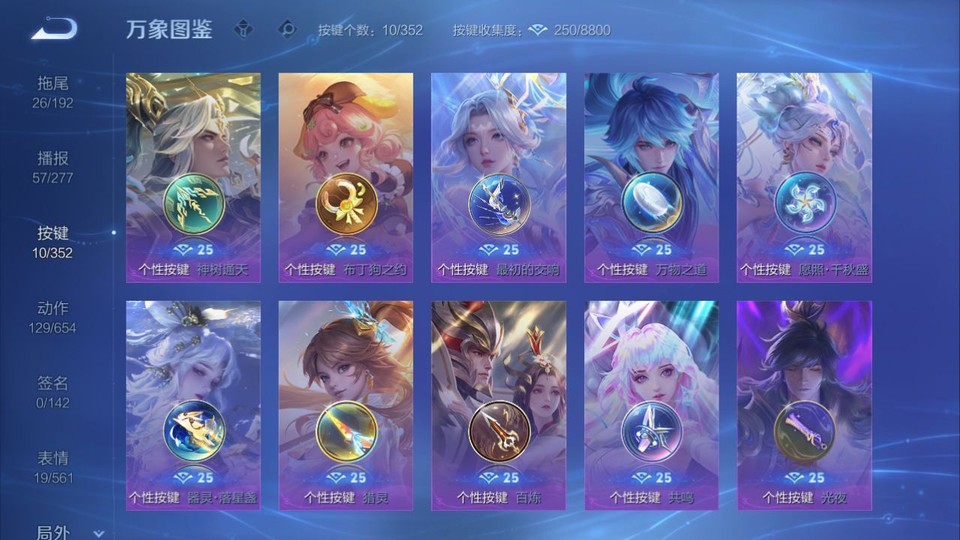
Task: Pick the 万物之道 key skin card
Action: point(651,177)
